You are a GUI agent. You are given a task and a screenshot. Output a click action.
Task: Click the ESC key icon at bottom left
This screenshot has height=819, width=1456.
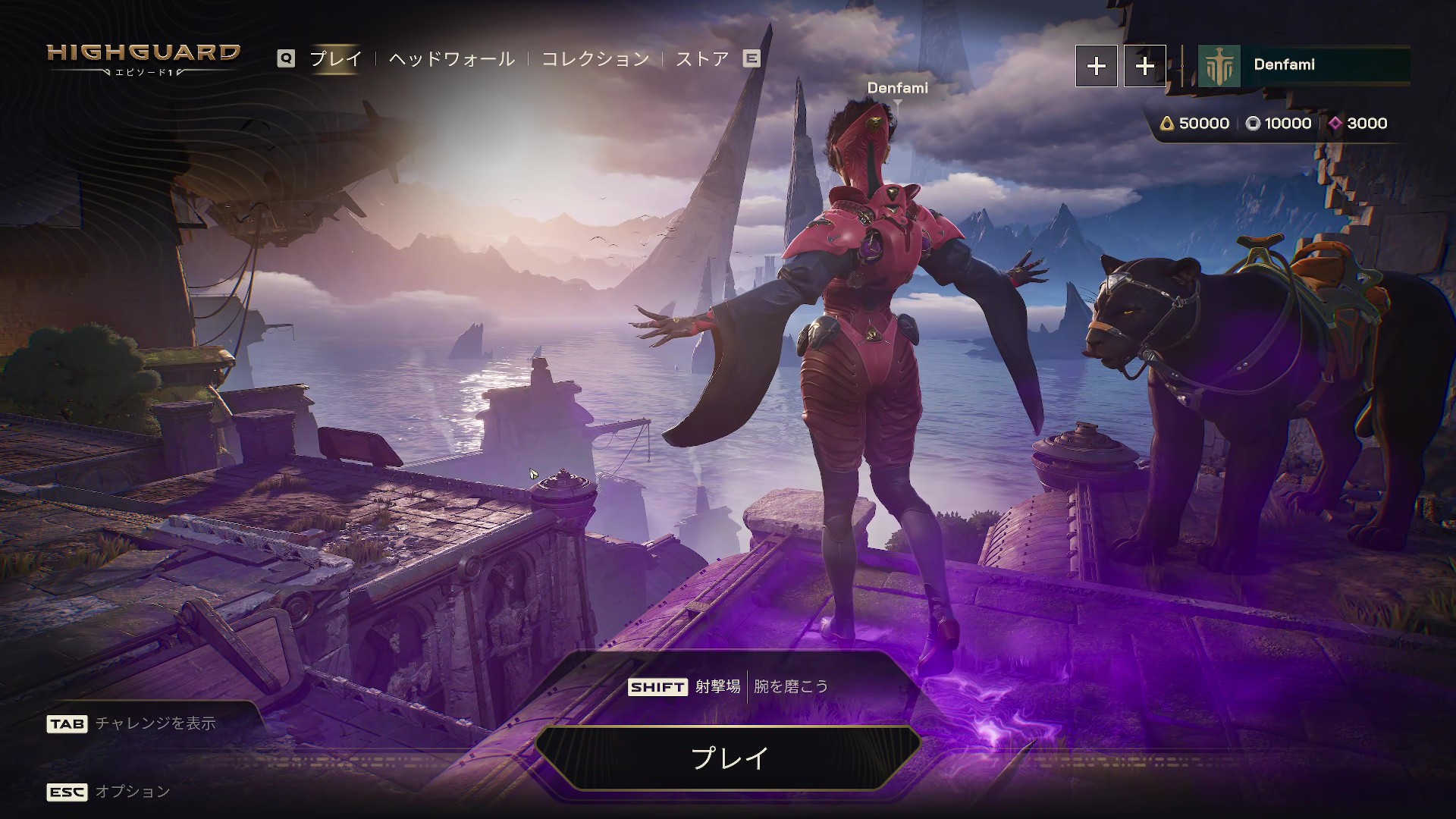click(x=67, y=789)
